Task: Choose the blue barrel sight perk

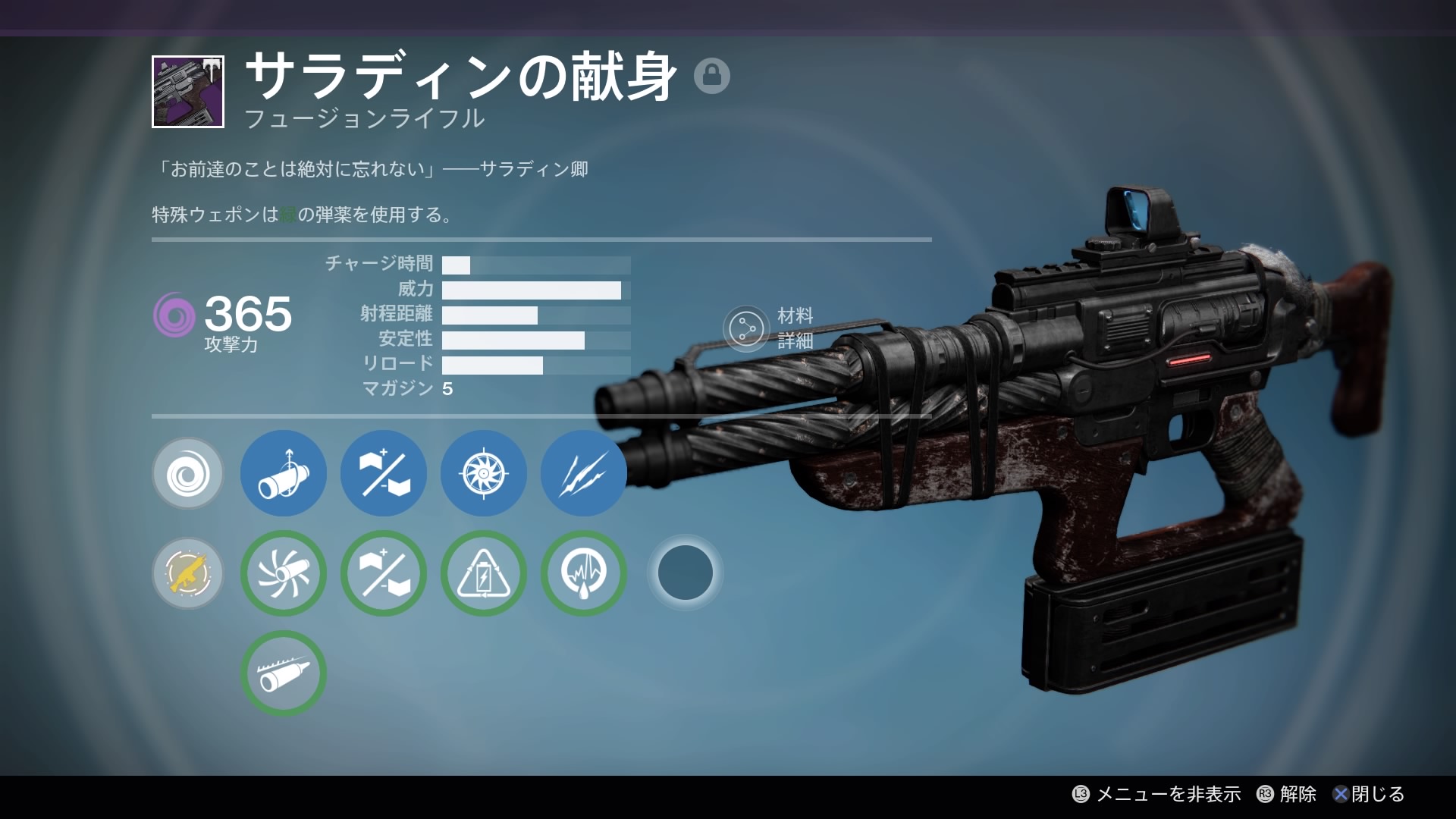Action: click(x=284, y=474)
